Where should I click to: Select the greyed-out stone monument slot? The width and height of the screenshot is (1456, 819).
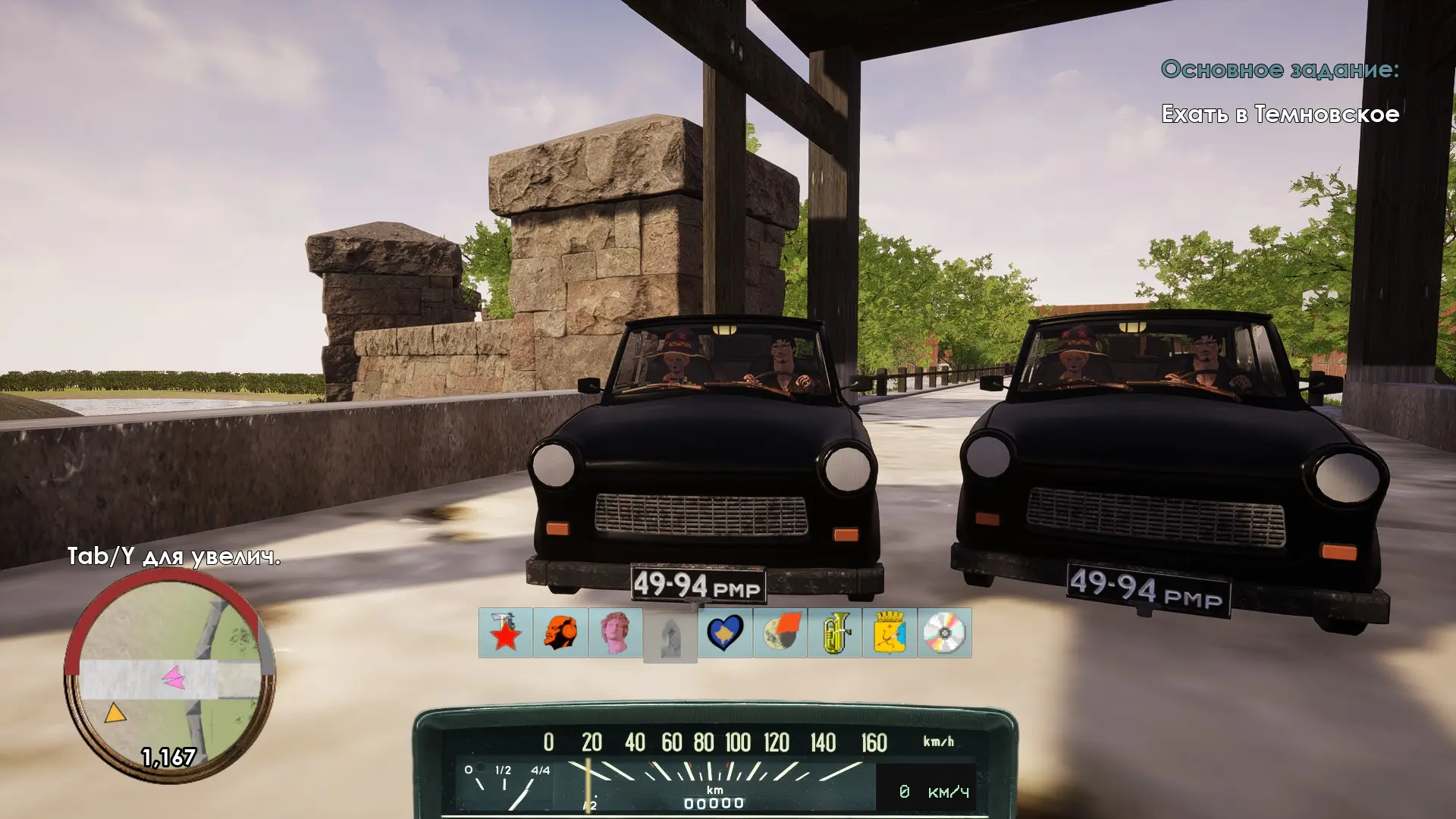[x=670, y=635]
